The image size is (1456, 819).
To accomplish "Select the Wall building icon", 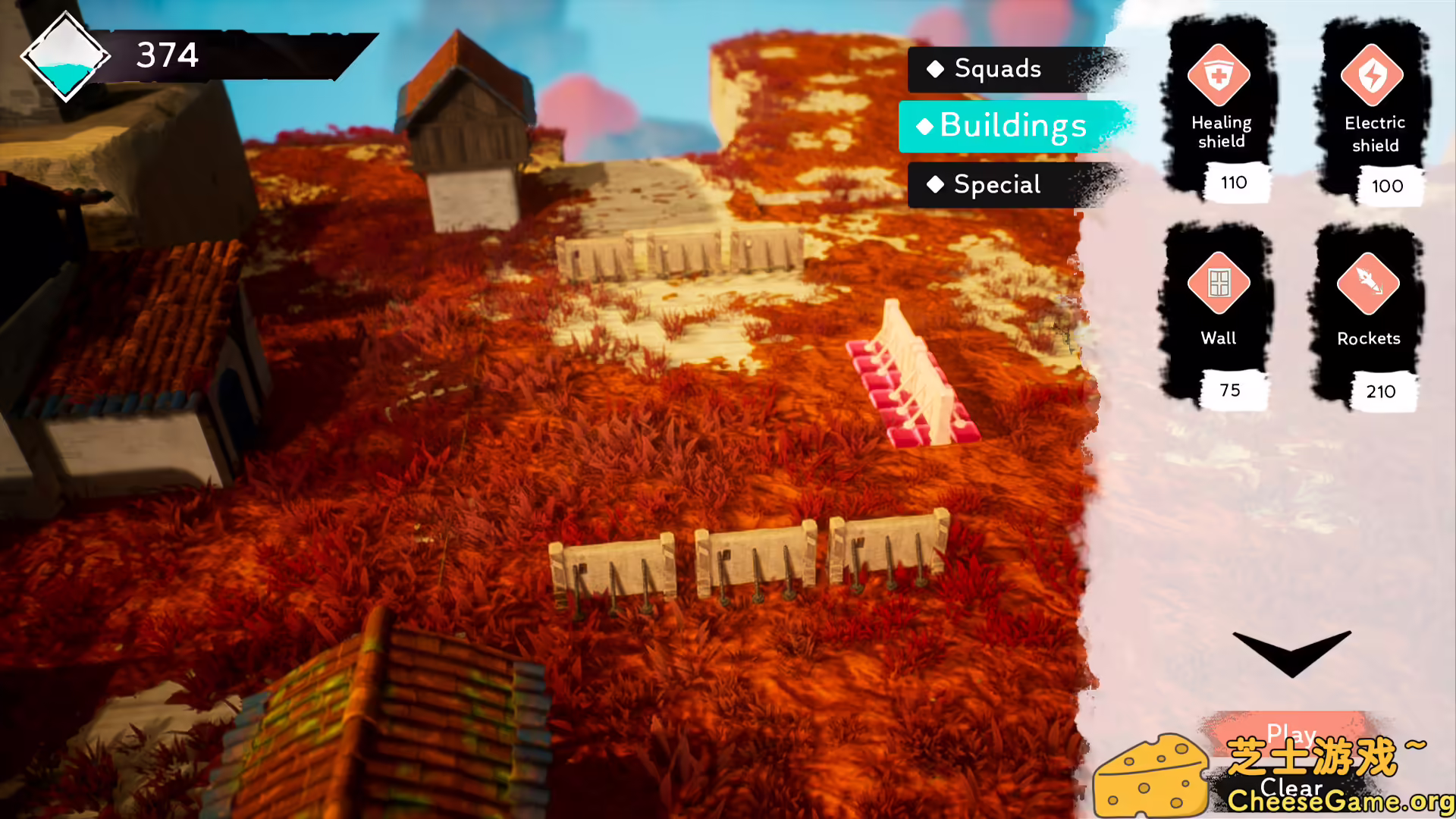I will tap(1217, 281).
